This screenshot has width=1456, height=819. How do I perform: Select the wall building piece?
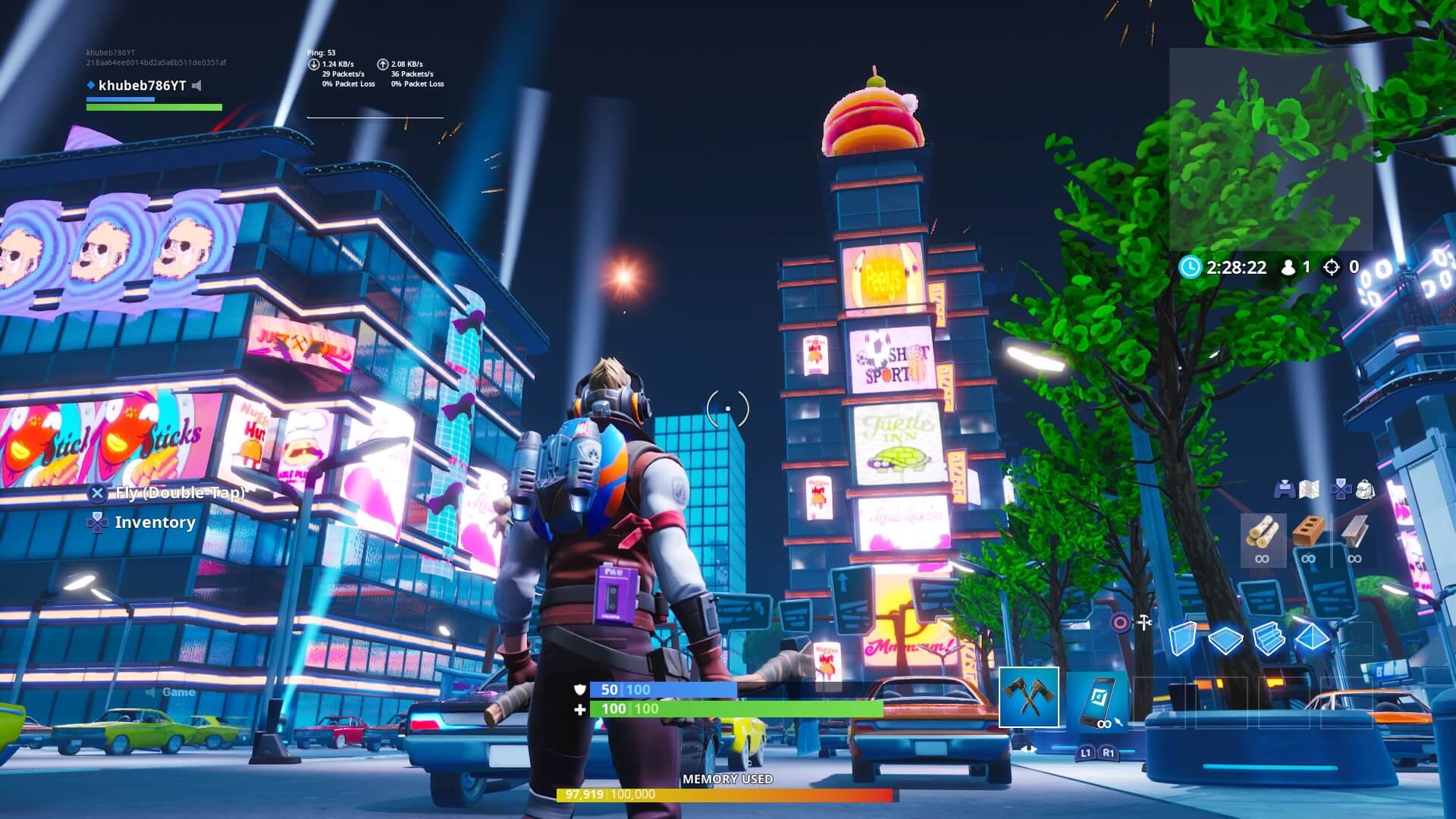click(1181, 639)
